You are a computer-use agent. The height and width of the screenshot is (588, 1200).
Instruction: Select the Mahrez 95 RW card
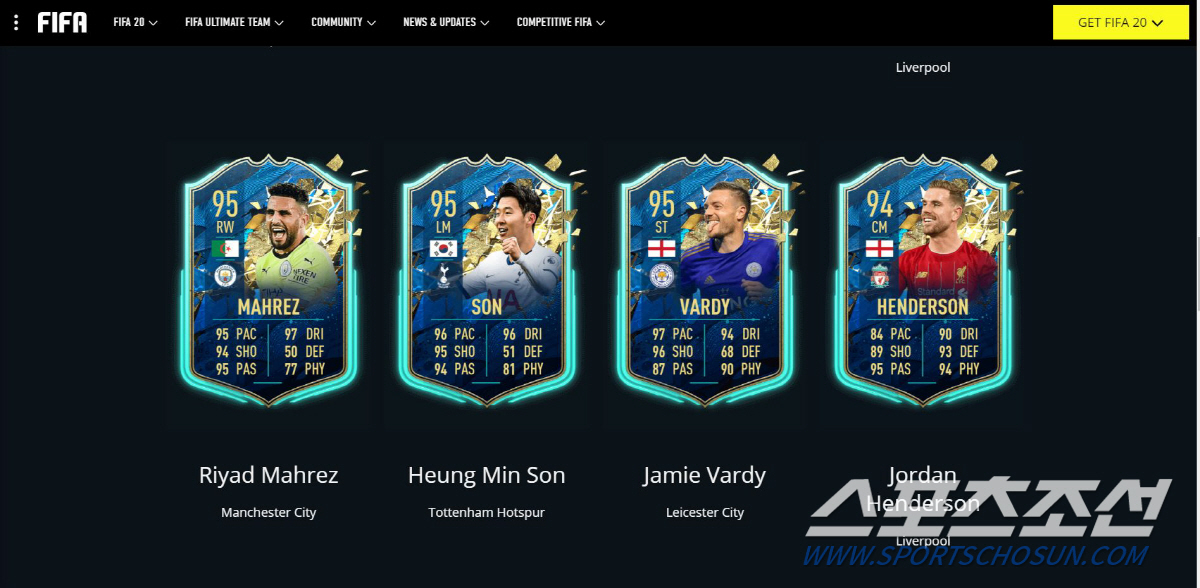pyautogui.click(x=268, y=282)
